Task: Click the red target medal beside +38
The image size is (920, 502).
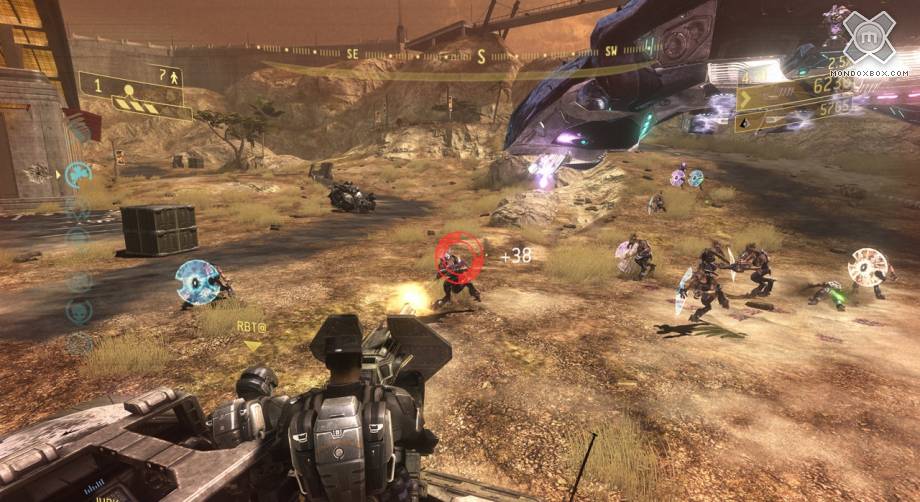Action: click(459, 255)
